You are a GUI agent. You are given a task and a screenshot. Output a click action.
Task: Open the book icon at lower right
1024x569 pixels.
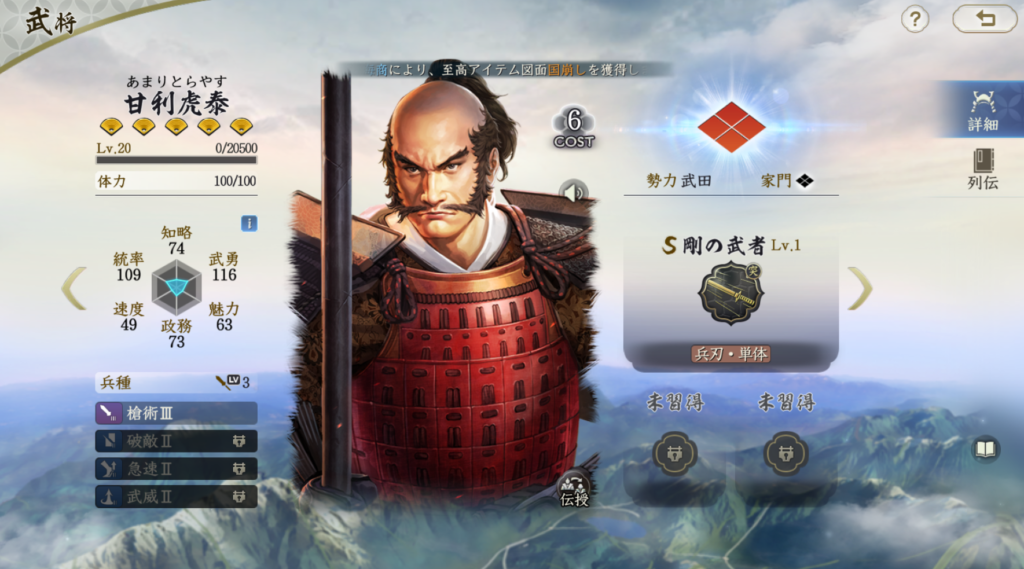[986, 449]
